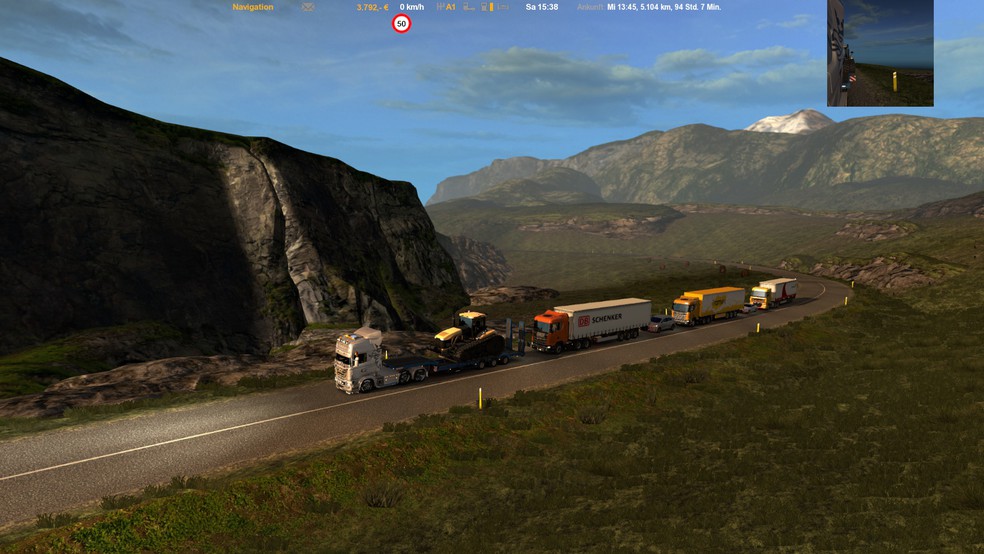Click the 50 speed limit sign indicator
The width and height of the screenshot is (984, 554).
pos(401,23)
